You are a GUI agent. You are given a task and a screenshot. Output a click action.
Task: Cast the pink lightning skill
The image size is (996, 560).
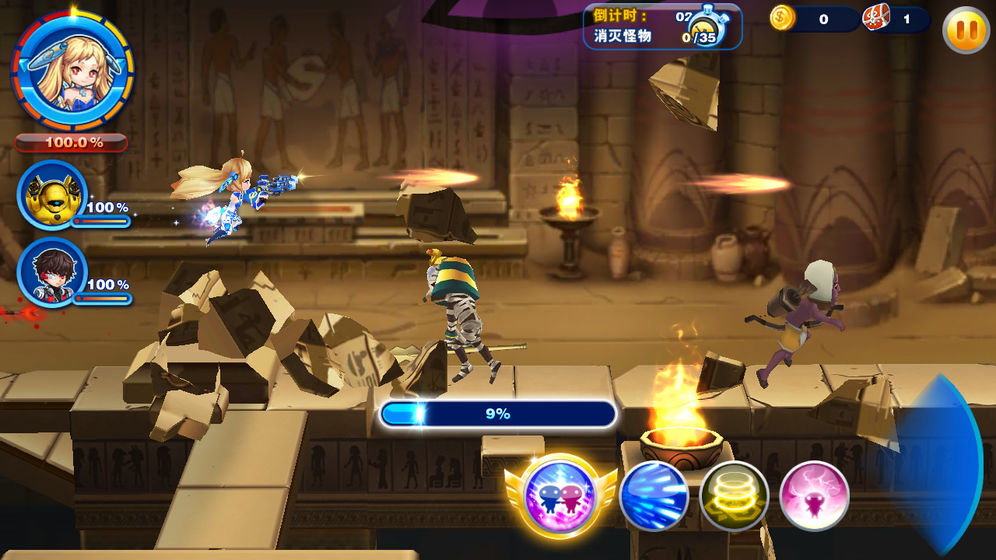[x=814, y=496]
